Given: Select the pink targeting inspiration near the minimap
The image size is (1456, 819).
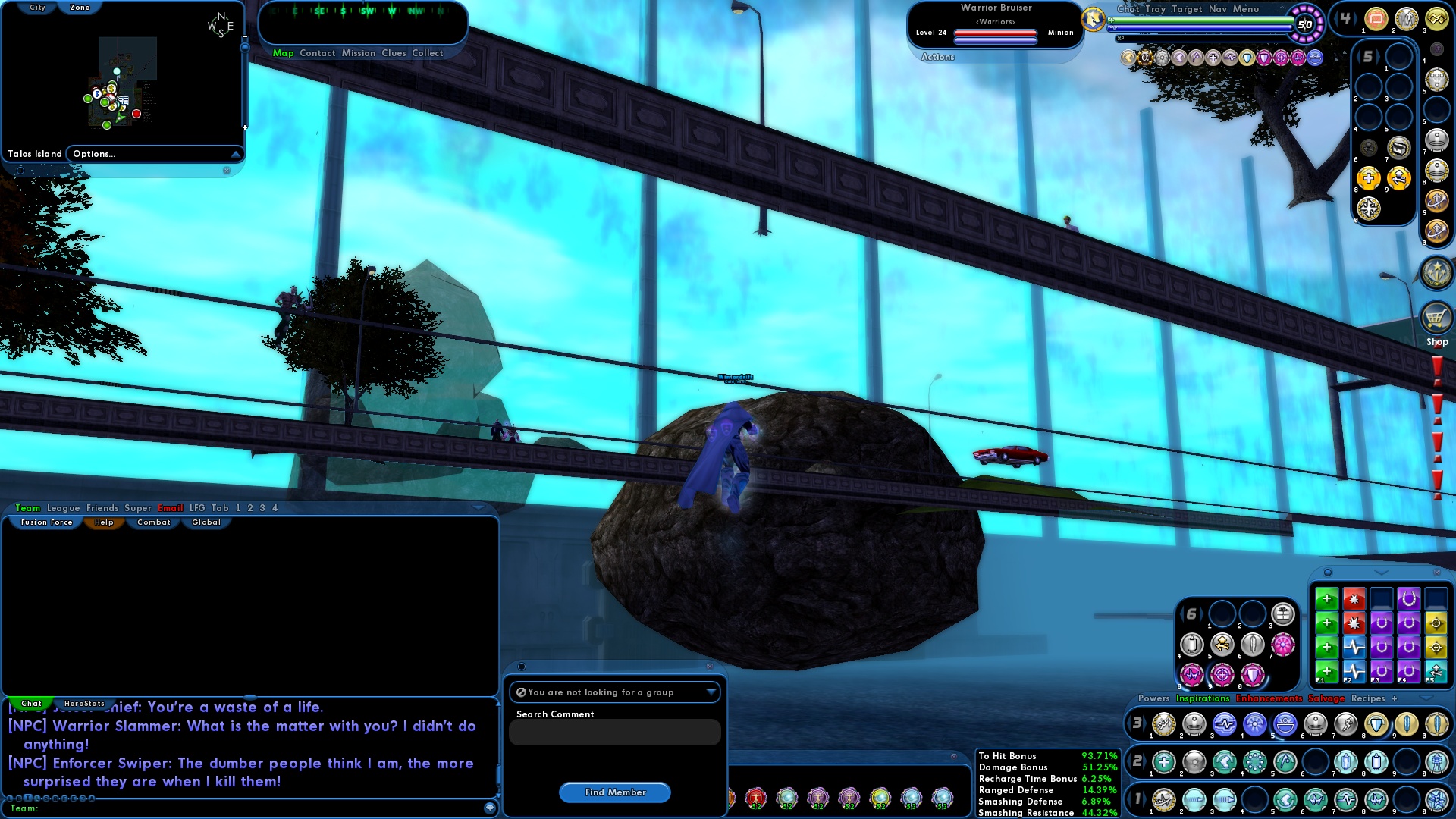Looking at the screenshot, I should [1281, 58].
